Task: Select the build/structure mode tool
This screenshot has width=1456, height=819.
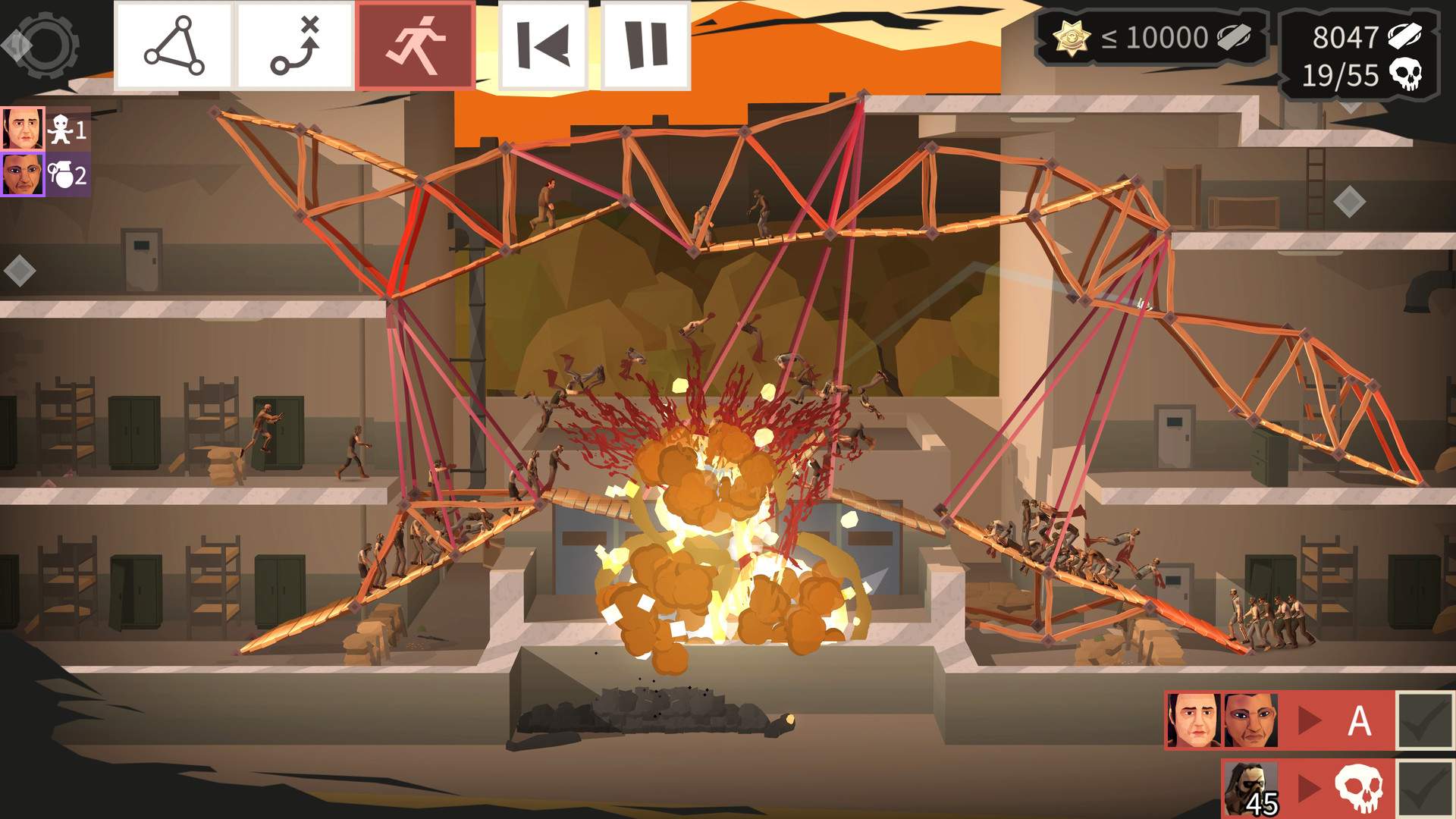Action: [x=176, y=43]
